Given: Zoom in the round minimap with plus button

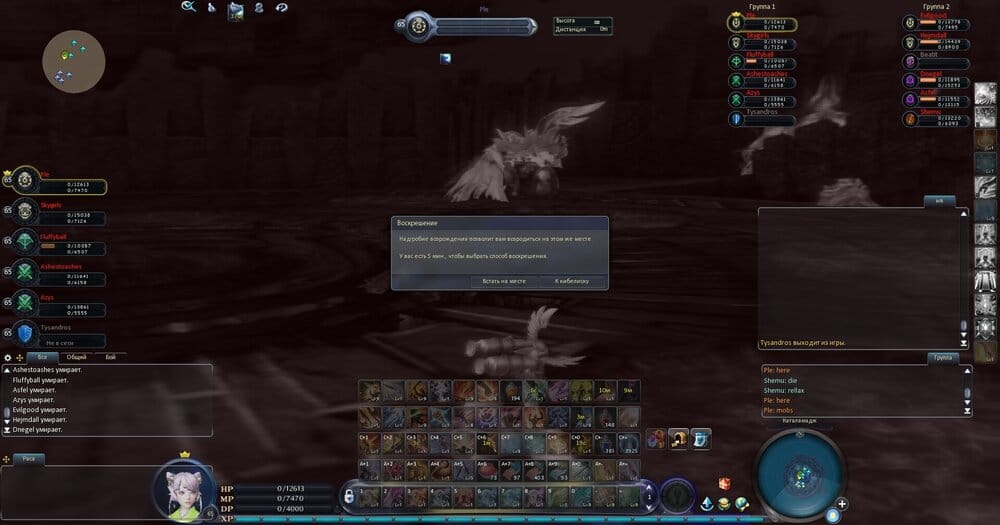Looking at the screenshot, I should click(843, 503).
